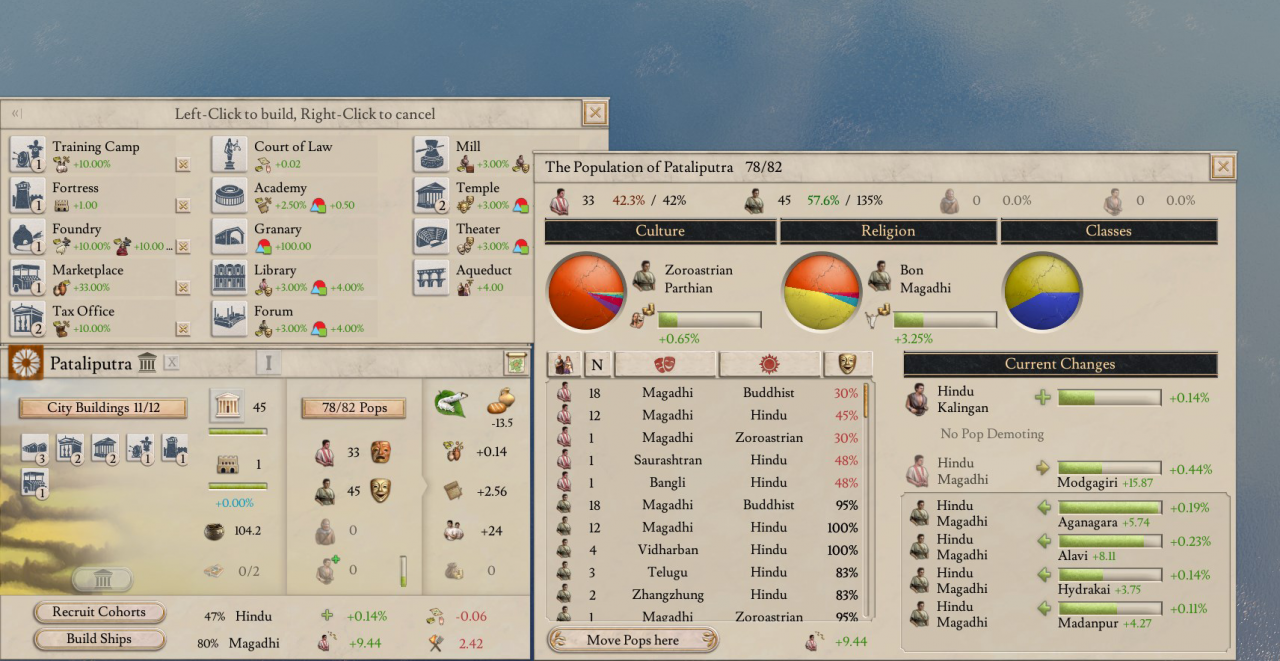Cancel the Training Camp building
The image size is (1280, 661).
click(183, 164)
